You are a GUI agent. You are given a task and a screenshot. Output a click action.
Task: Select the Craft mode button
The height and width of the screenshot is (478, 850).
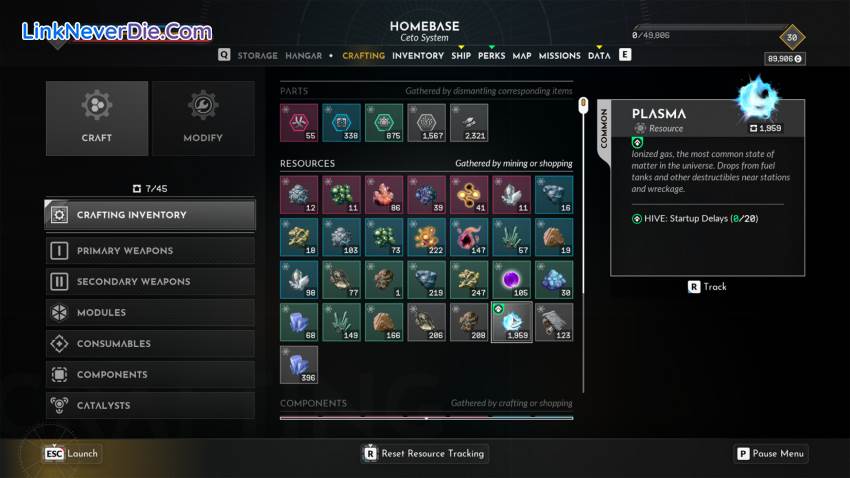coord(97,118)
